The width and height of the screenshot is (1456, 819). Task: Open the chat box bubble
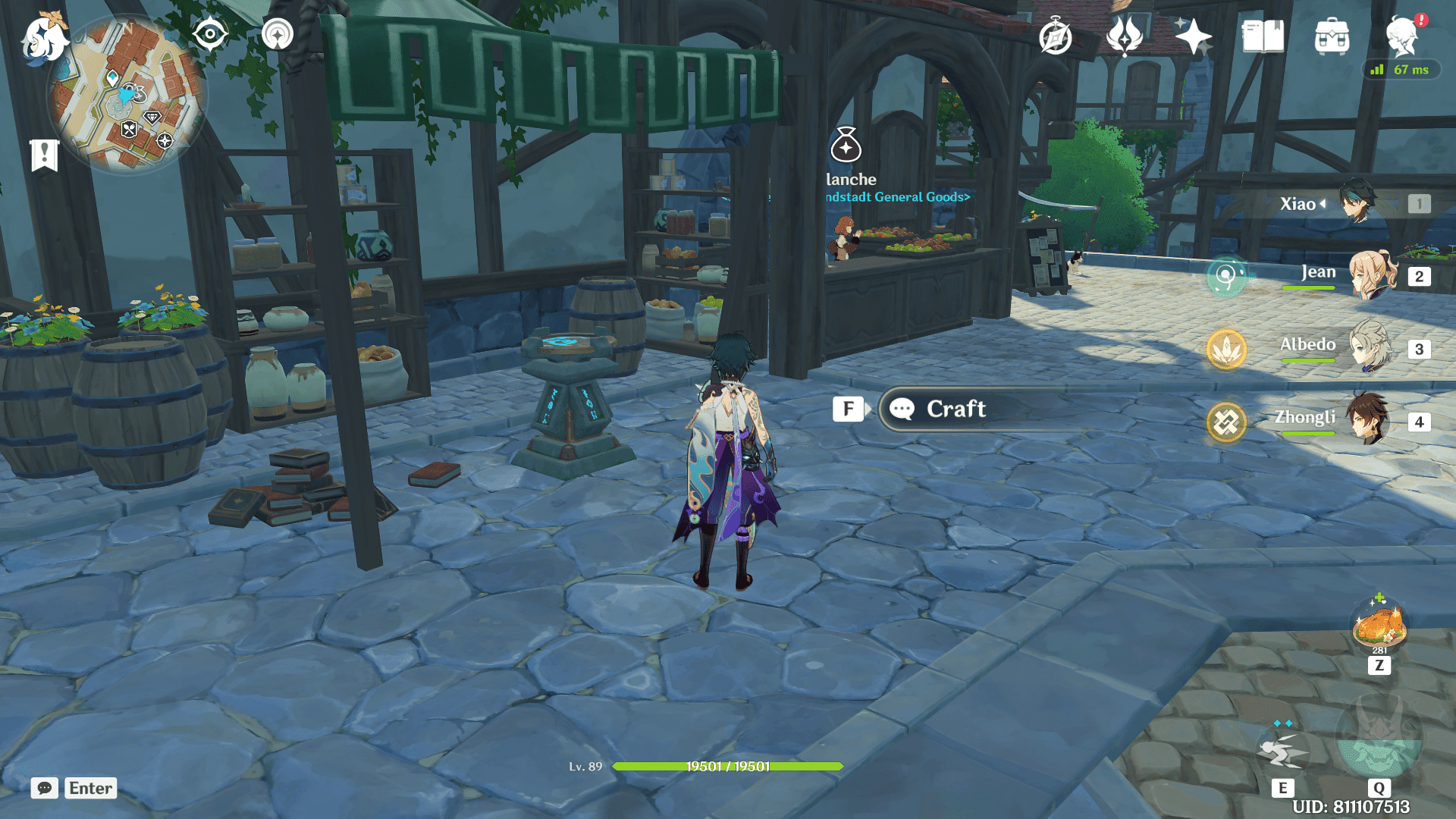coord(44,789)
